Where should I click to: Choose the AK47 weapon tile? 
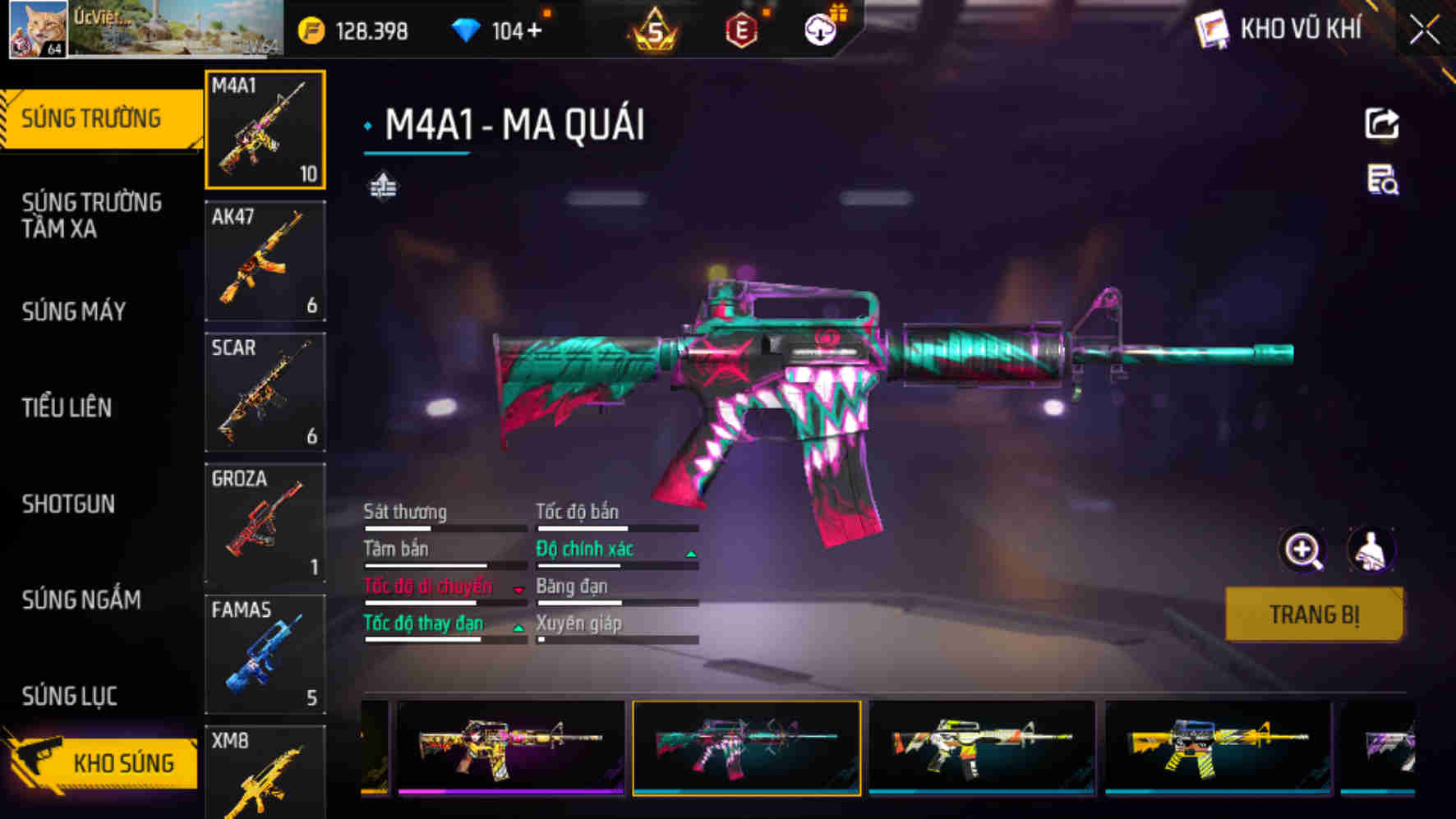pyautogui.click(x=265, y=260)
